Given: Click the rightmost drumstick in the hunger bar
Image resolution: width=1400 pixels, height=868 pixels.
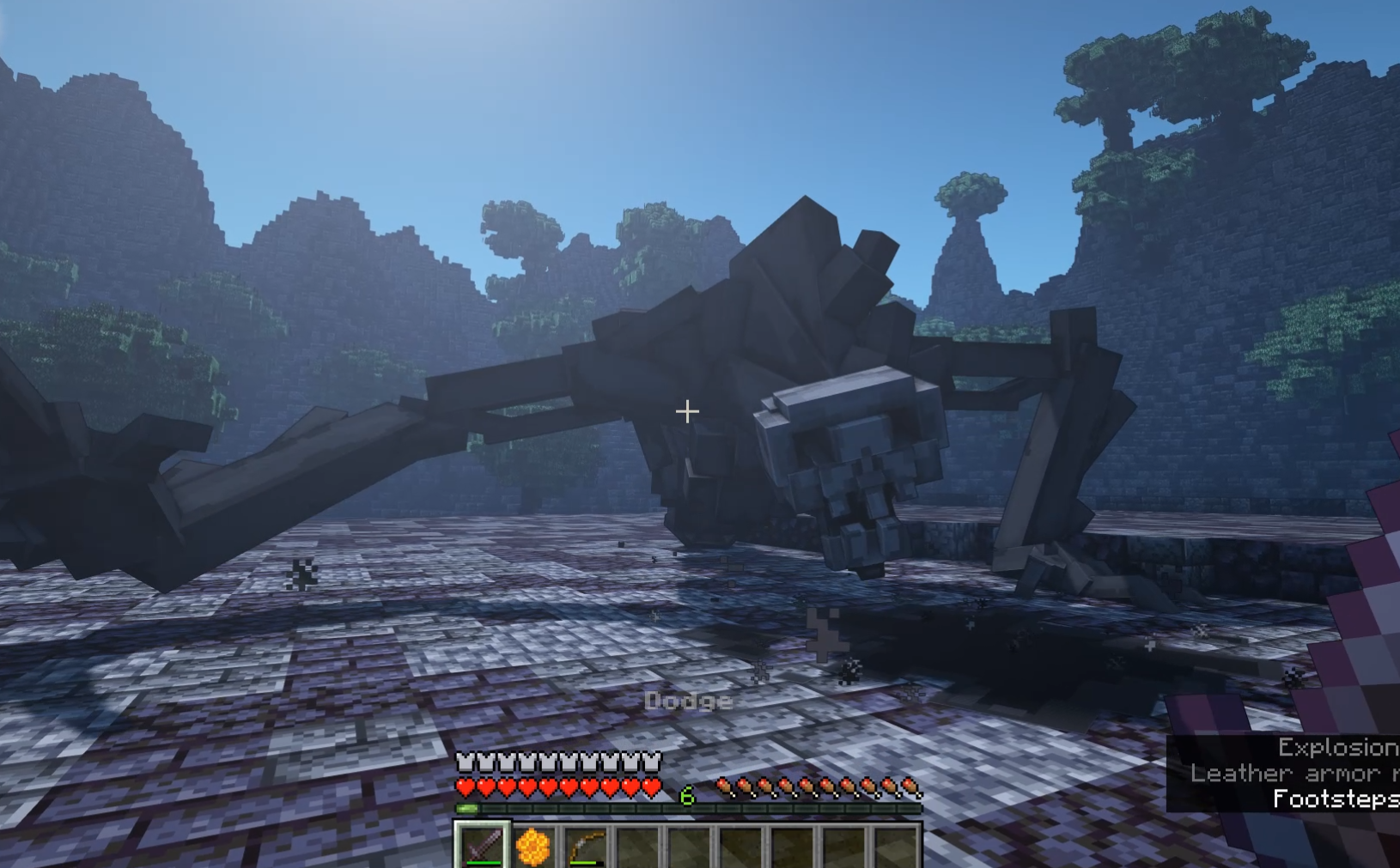Looking at the screenshot, I should (910, 784).
